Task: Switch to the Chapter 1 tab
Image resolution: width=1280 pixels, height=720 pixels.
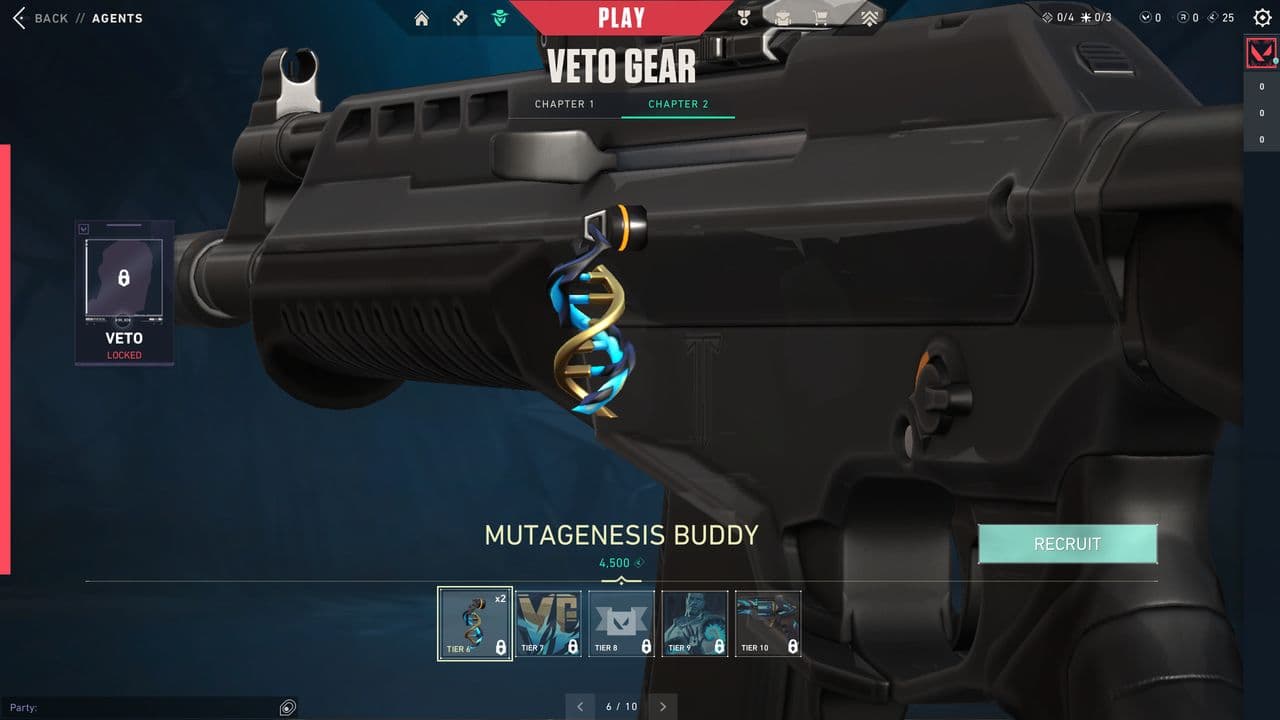Action: coord(565,104)
